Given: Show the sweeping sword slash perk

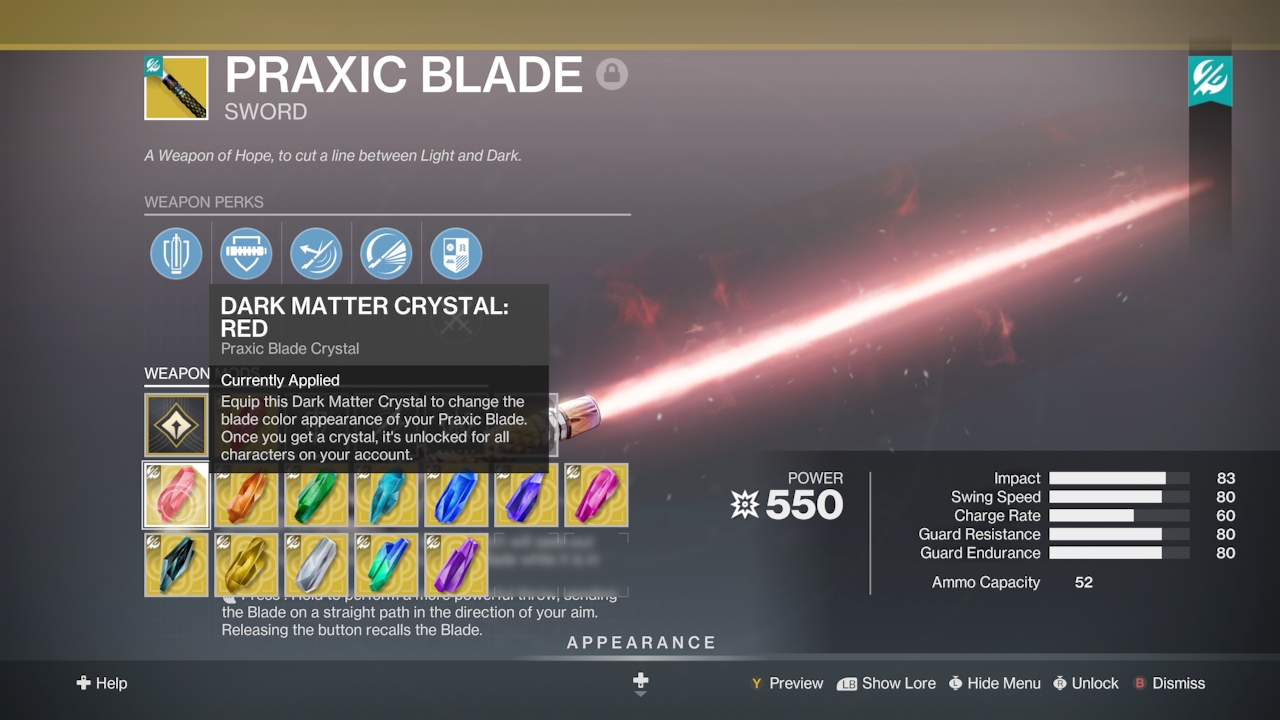Looking at the screenshot, I should (386, 253).
